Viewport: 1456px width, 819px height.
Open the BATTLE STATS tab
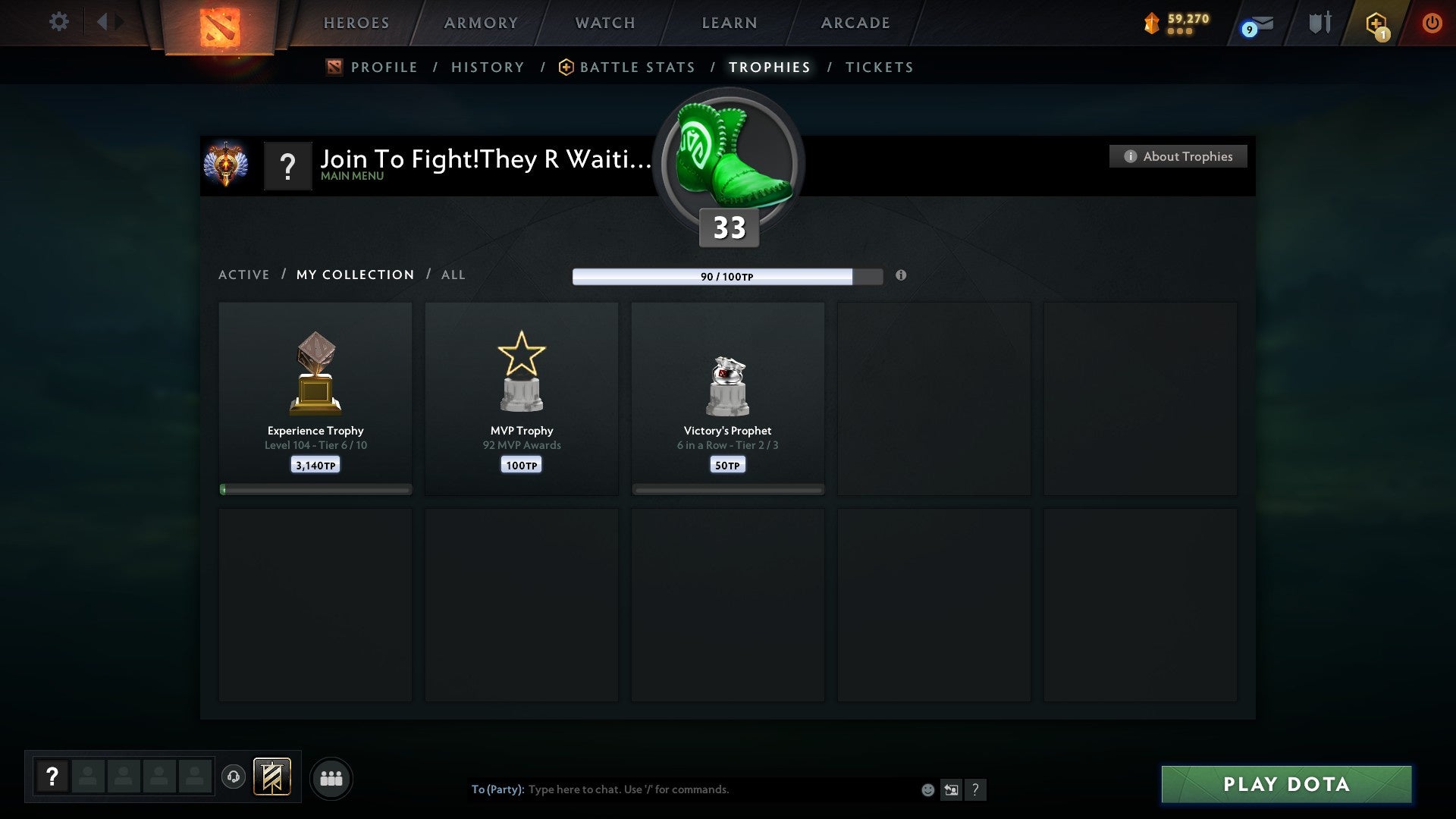tap(637, 67)
